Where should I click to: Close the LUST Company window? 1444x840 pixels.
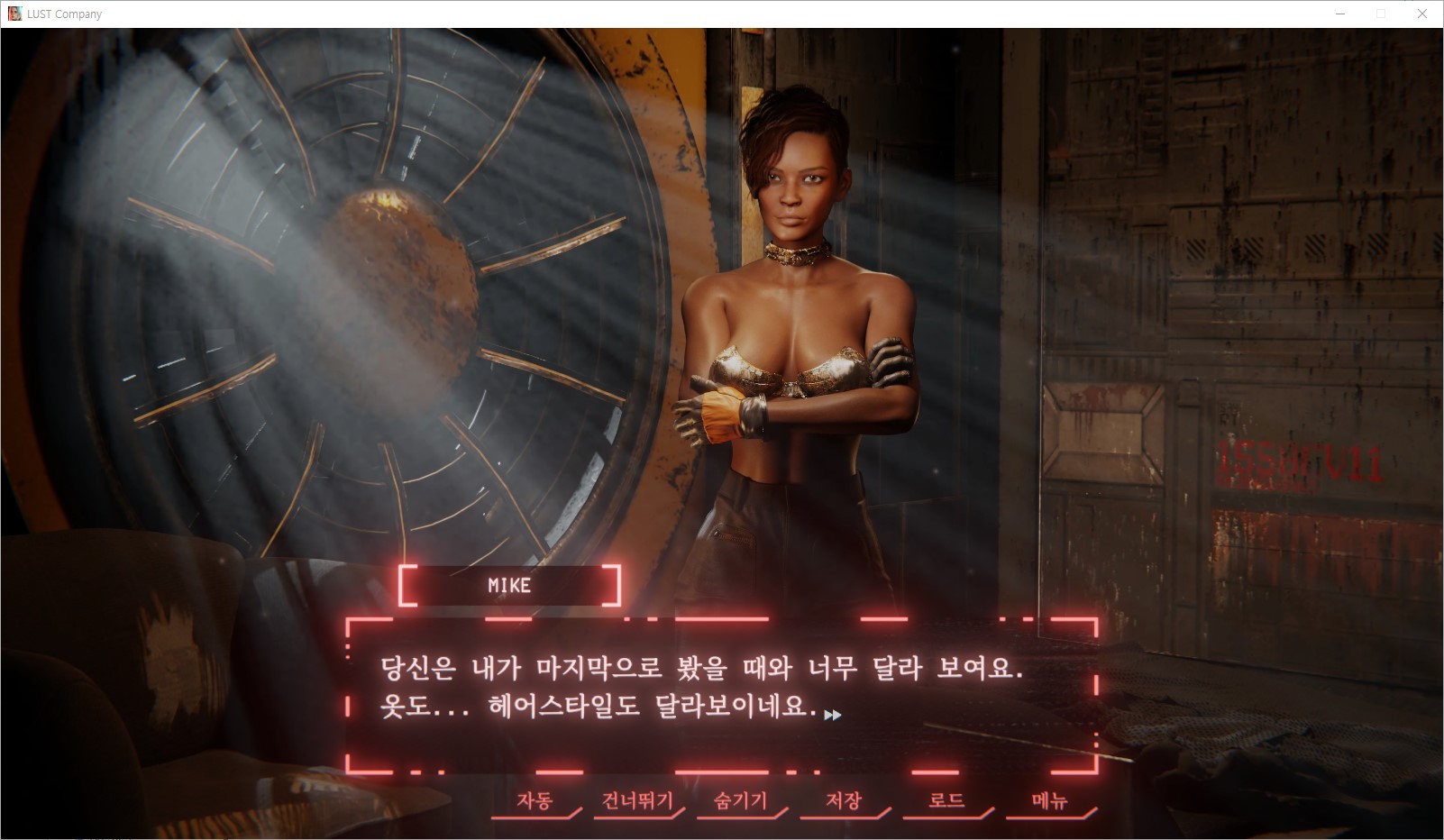tap(1422, 14)
